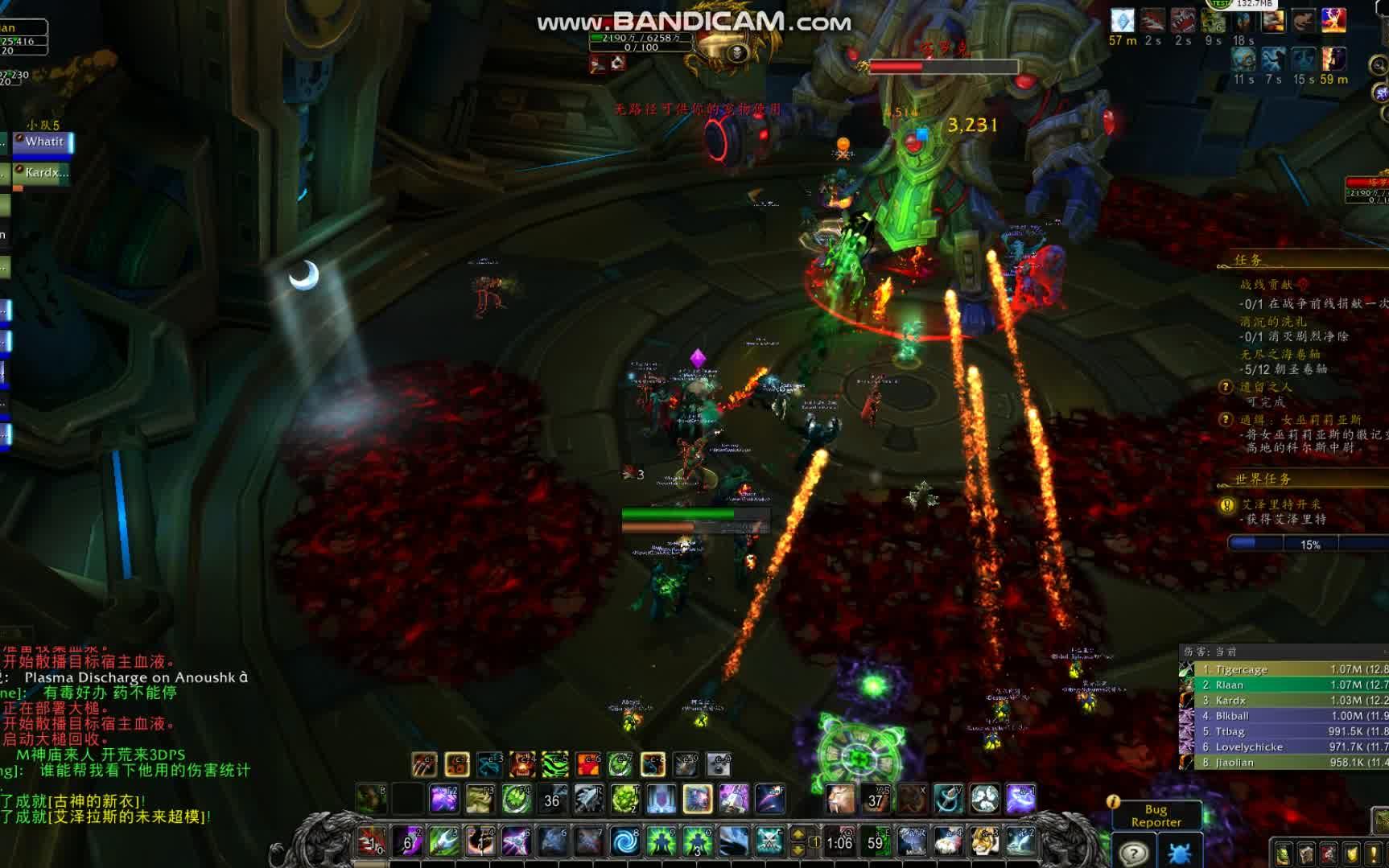1389x868 pixels.
Task: Click the ice crystal buff icon
Action: click(x=1122, y=21)
